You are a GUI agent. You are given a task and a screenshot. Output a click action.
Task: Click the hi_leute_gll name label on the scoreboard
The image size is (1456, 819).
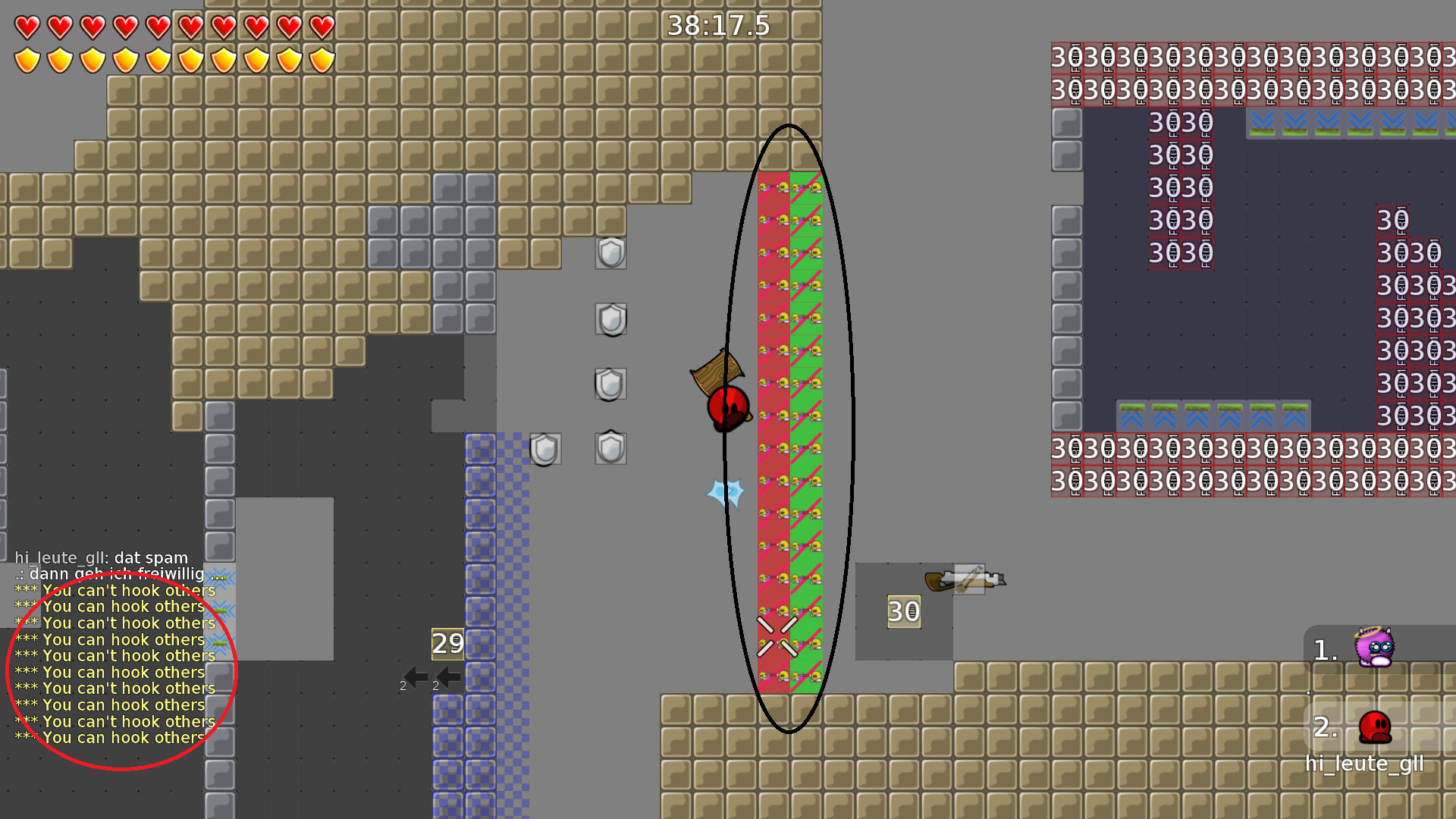click(1365, 764)
